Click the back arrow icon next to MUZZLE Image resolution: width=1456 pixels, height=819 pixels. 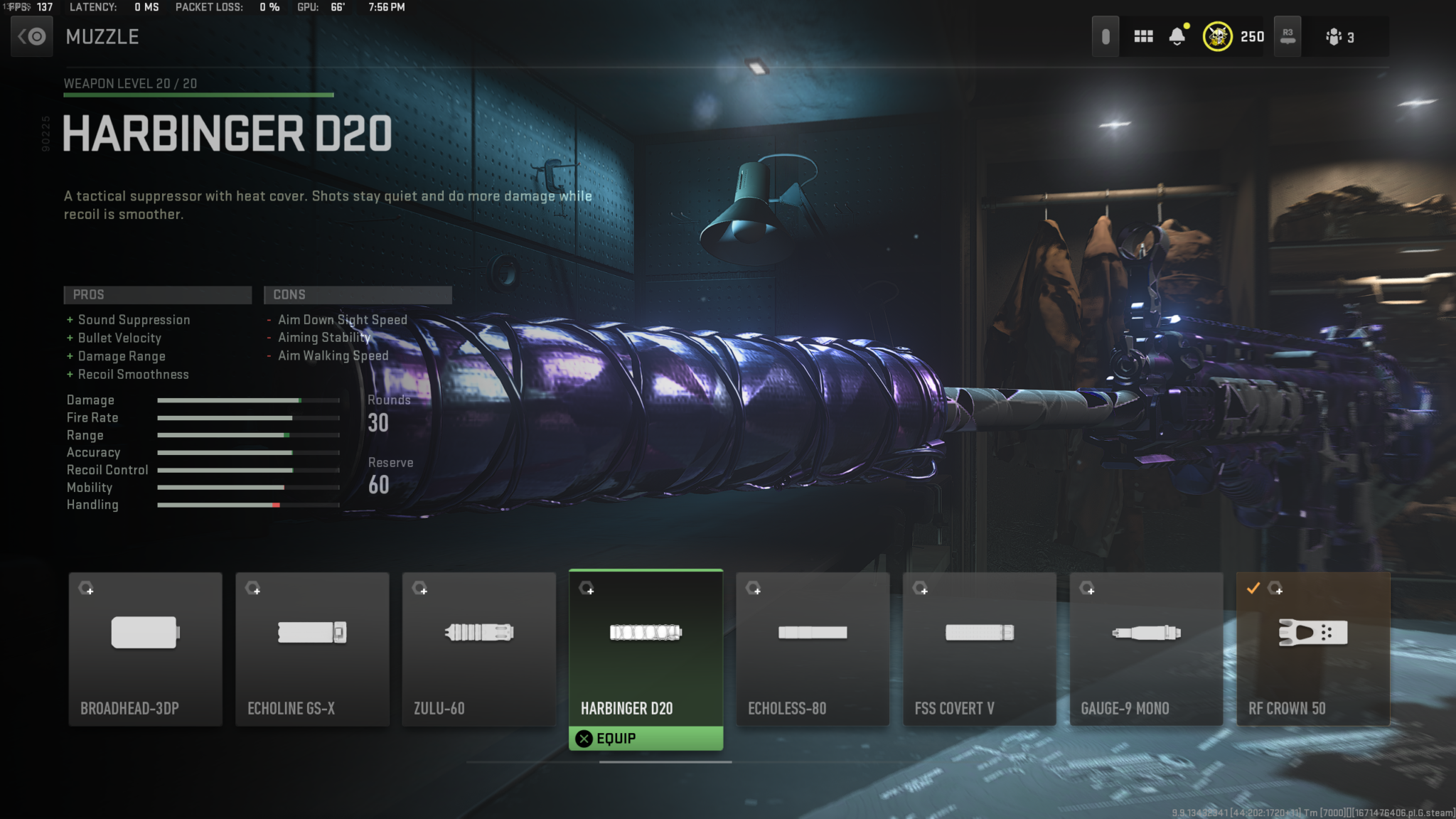(31, 36)
